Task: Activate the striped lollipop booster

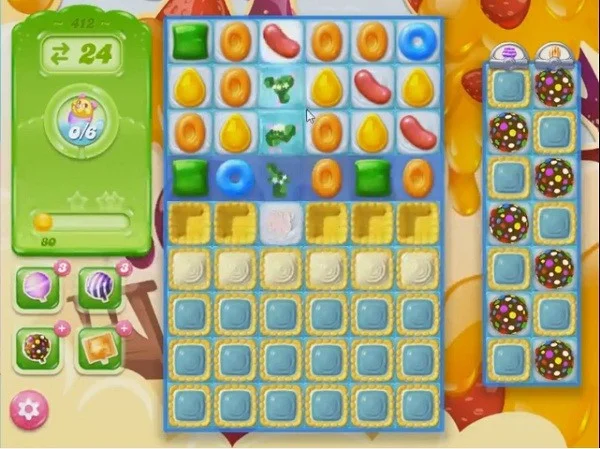Action: pyautogui.click(x=100, y=288)
